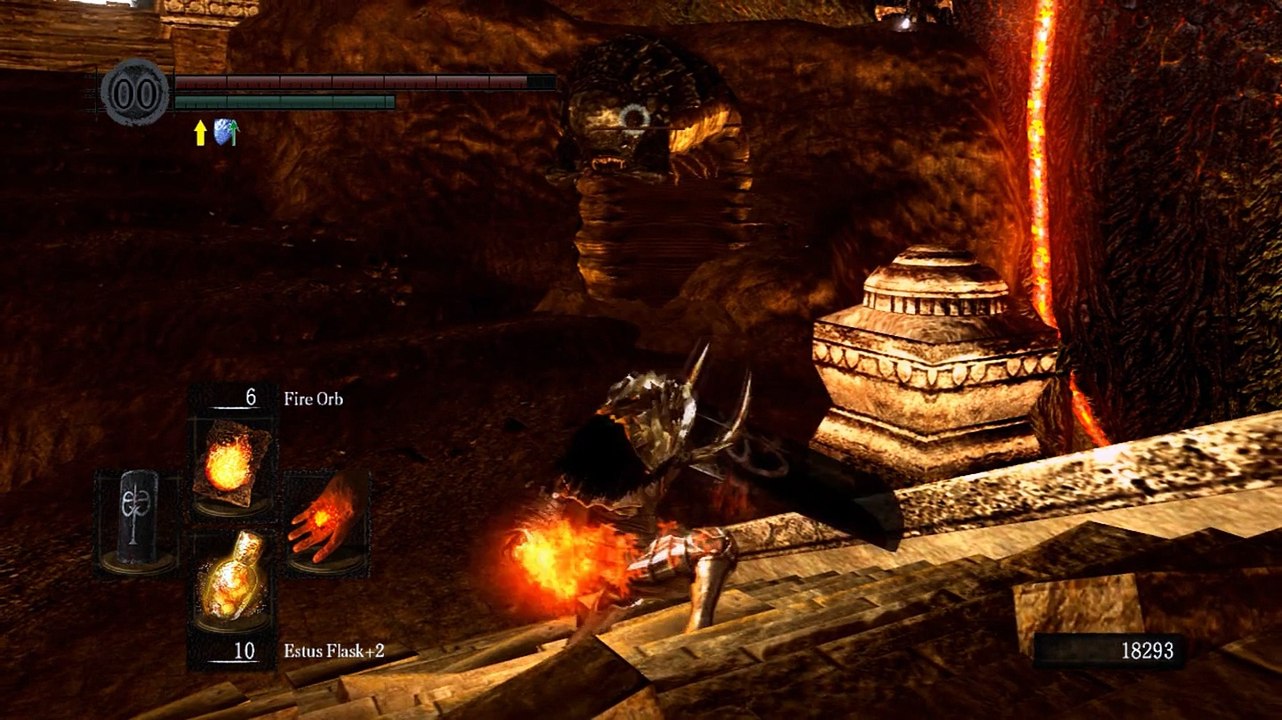
Task: Click the yellow up-arrow status icon
Action: point(200,134)
